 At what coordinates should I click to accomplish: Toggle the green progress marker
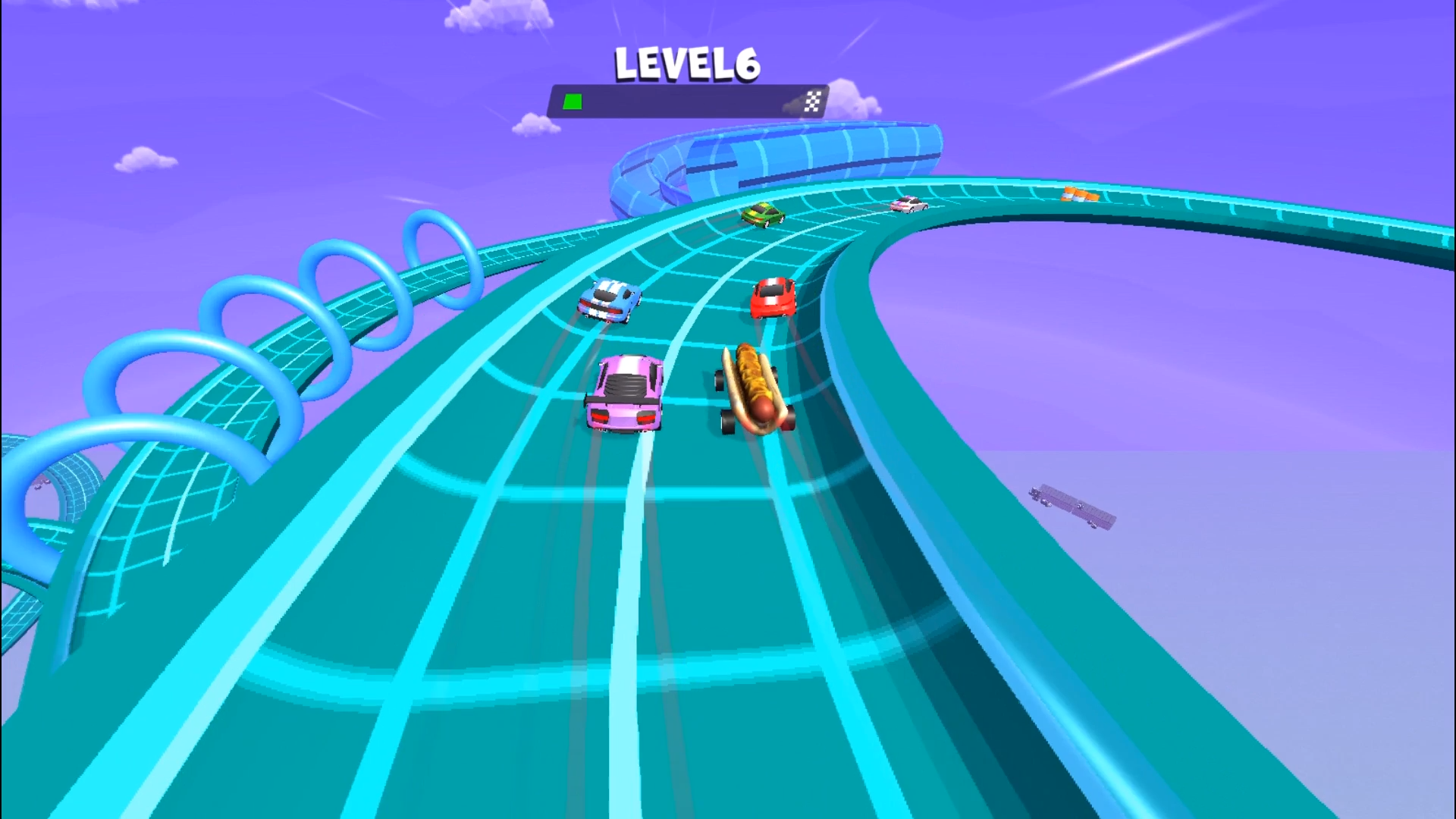(x=572, y=100)
